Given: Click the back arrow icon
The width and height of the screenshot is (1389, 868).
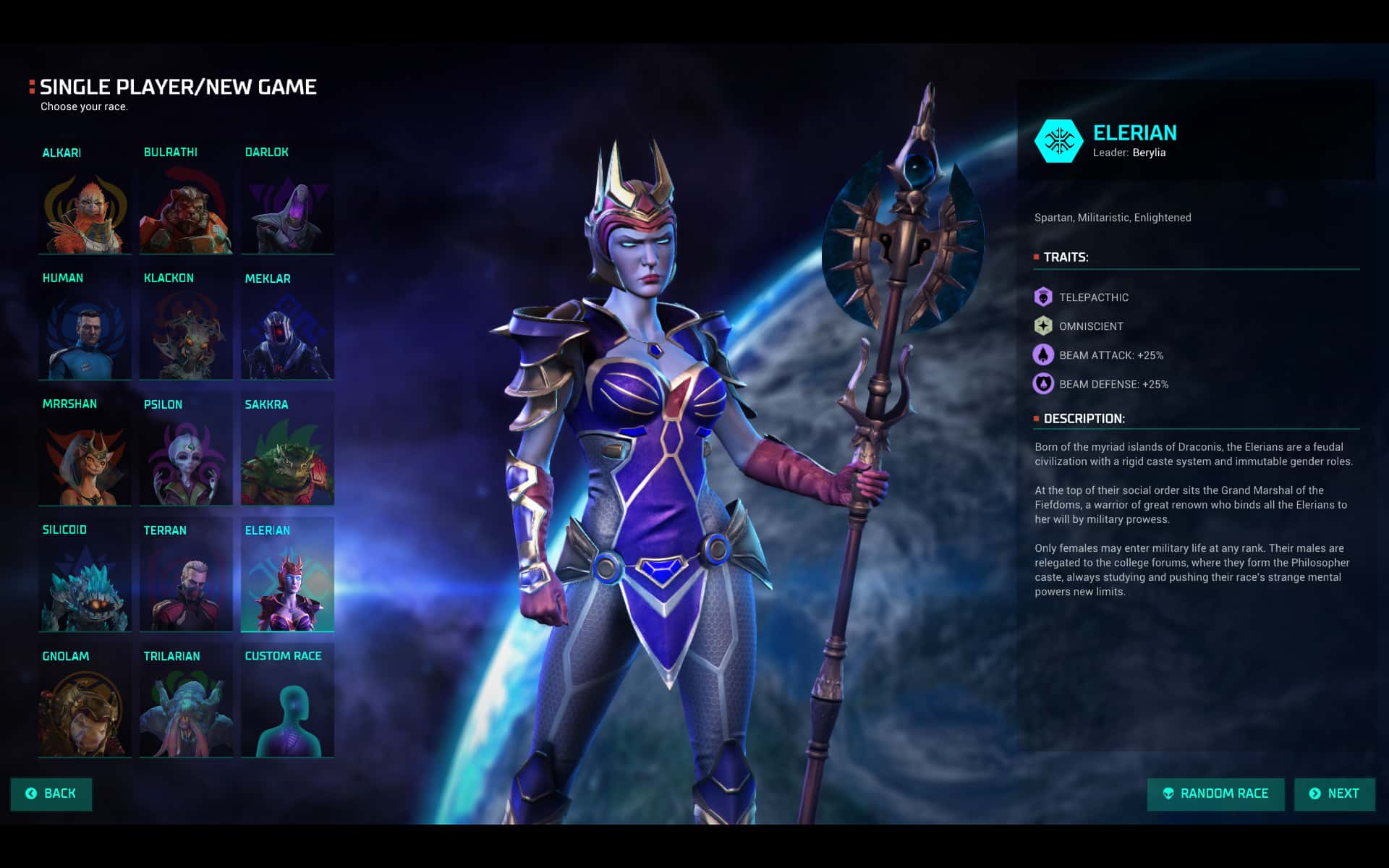Looking at the screenshot, I should point(31,793).
